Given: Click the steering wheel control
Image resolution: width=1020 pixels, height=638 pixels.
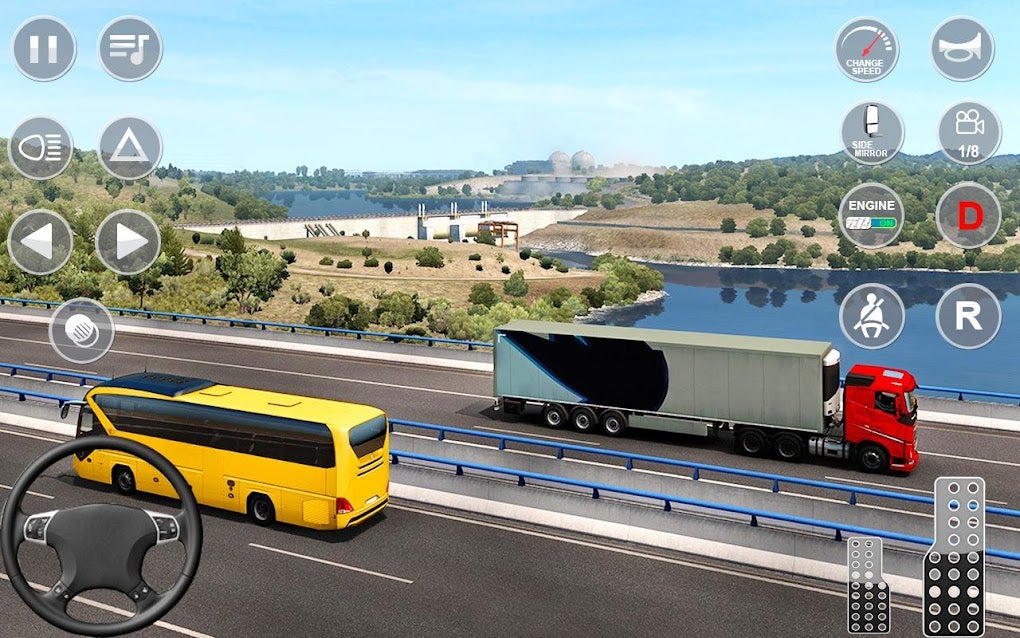Looking at the screenshot, I should 100,536.
